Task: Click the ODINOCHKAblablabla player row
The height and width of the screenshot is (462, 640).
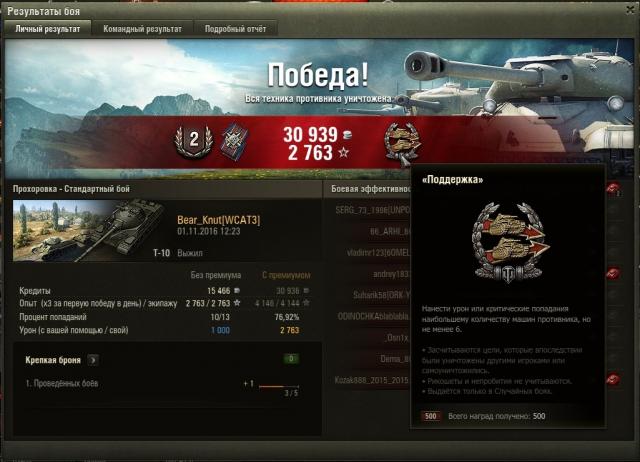Action: pos(370,316)
